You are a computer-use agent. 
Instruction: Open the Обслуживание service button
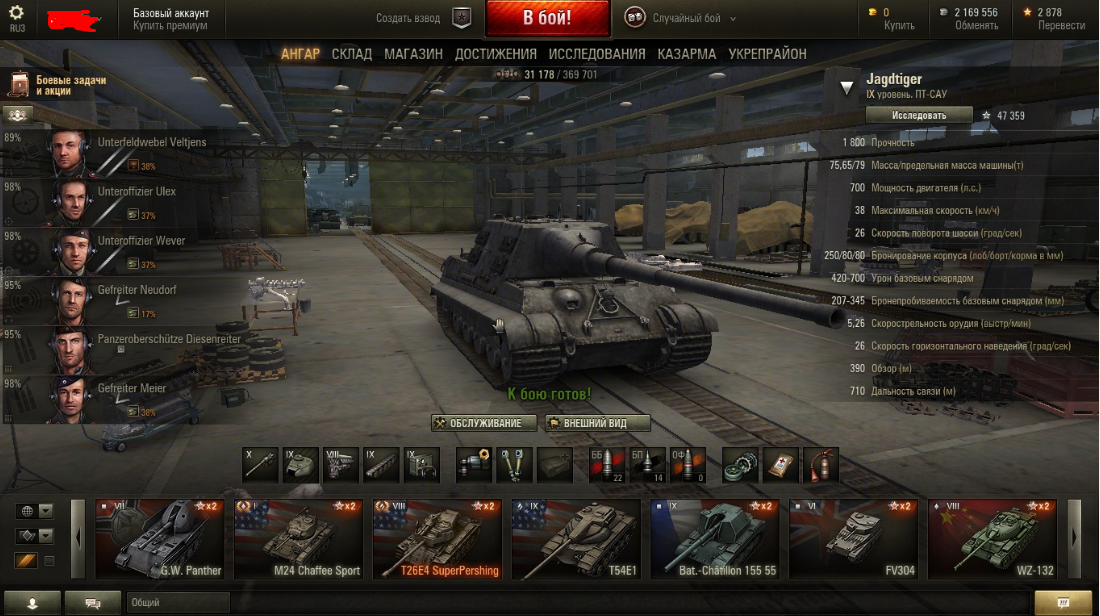point(484,423)
